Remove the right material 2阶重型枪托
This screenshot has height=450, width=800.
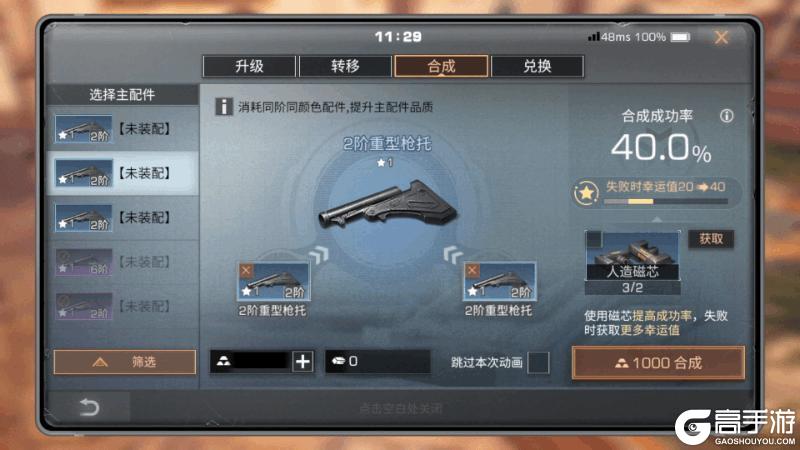(472, 270)
